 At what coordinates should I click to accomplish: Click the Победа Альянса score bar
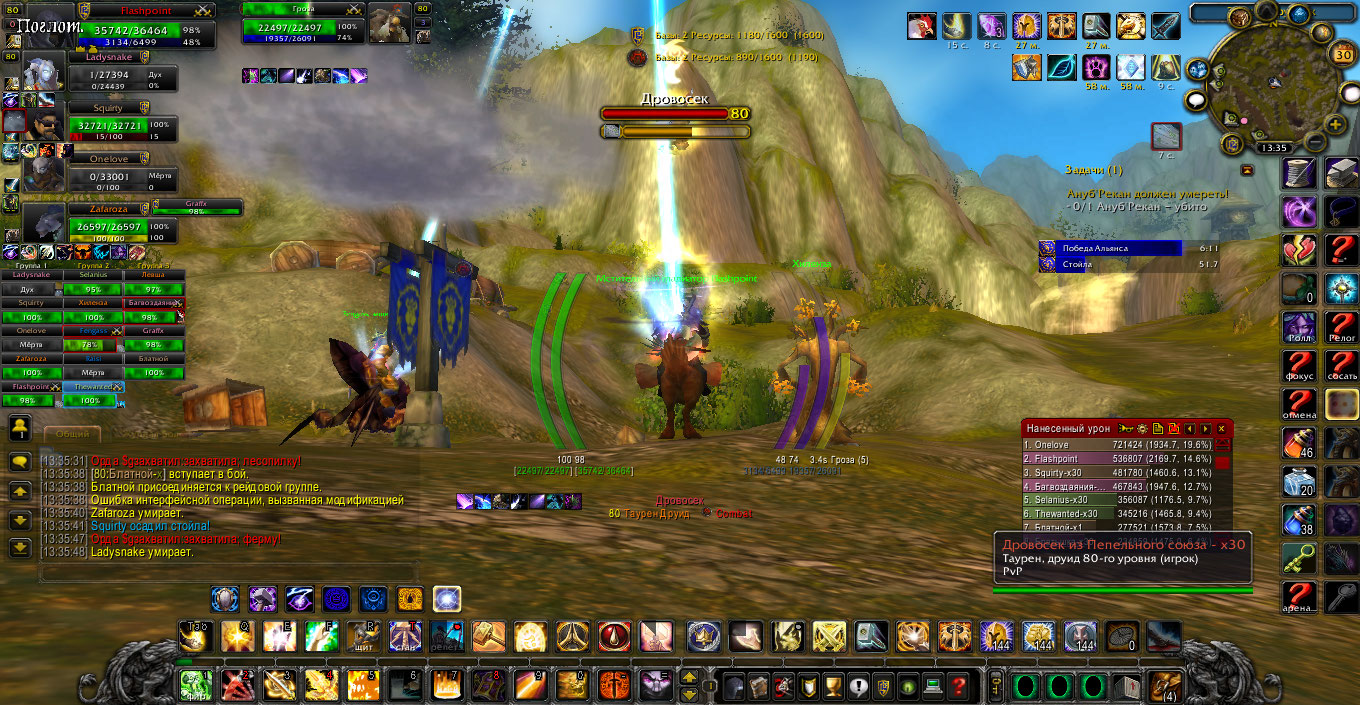(x=1110, y=248)
